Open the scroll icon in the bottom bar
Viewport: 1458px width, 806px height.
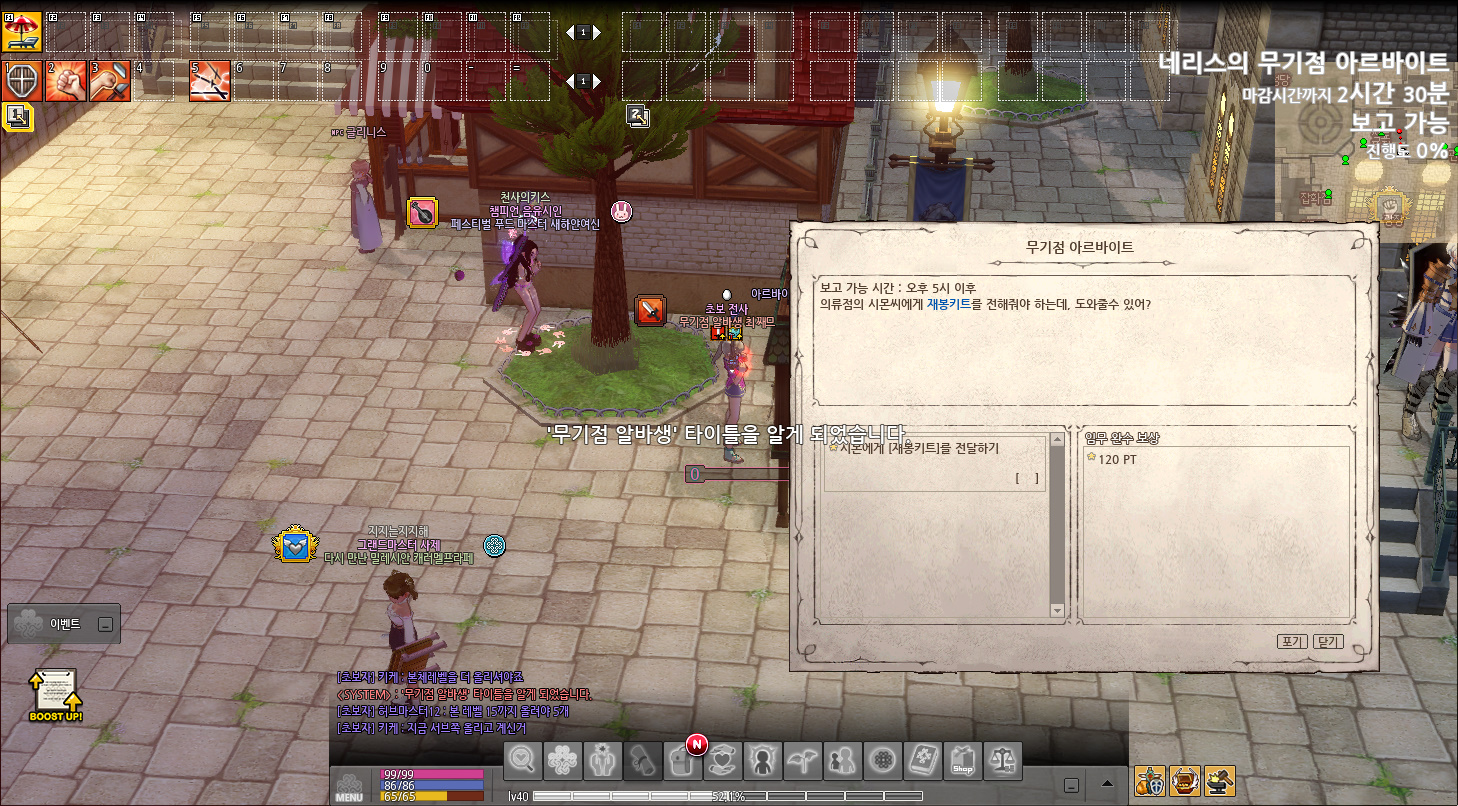tap(642, 761)
